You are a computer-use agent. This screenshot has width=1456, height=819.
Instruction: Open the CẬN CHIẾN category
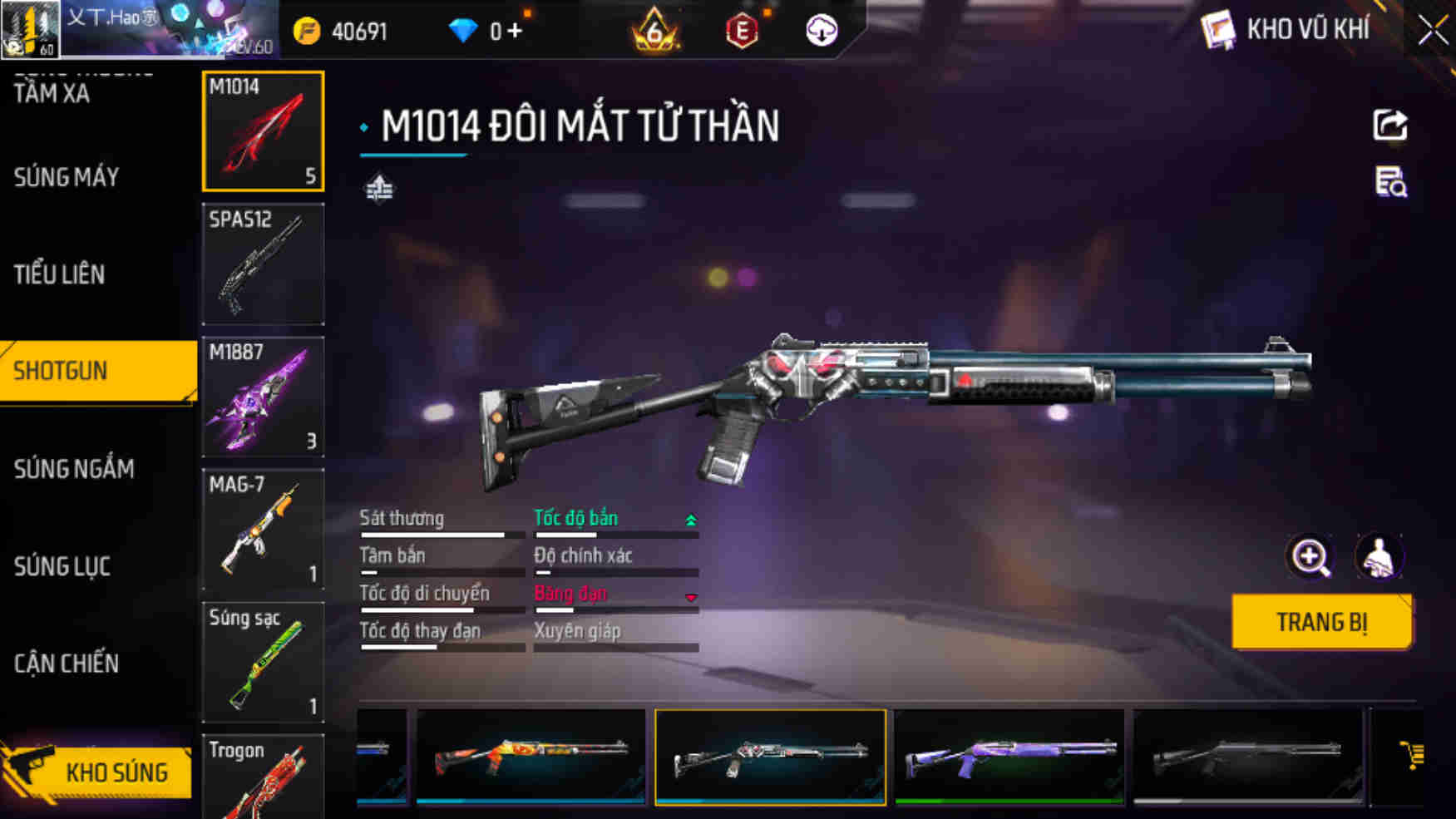(67, 664)
